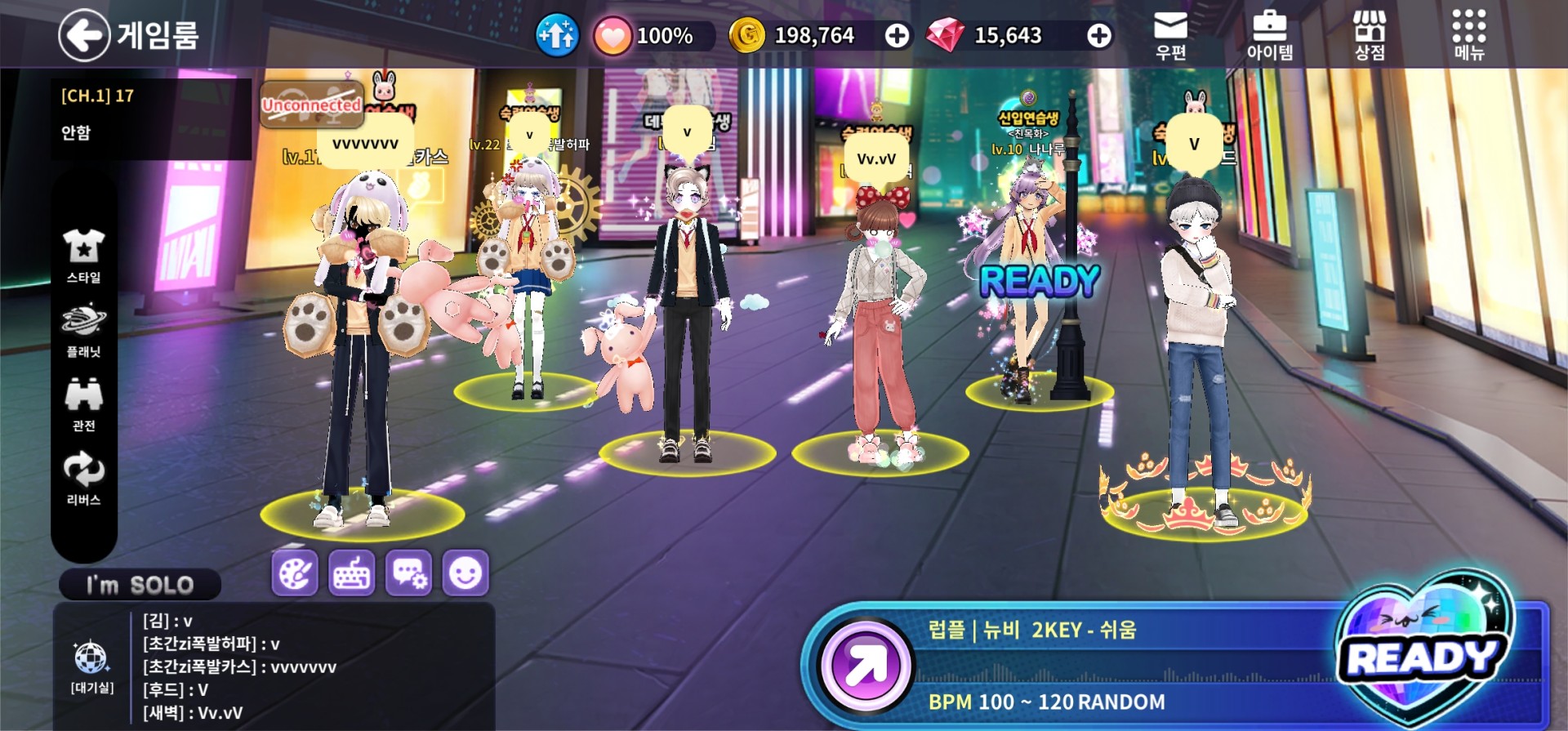Open the 스타일 outfit menu

pyautogui.click(x=83, y=256)
